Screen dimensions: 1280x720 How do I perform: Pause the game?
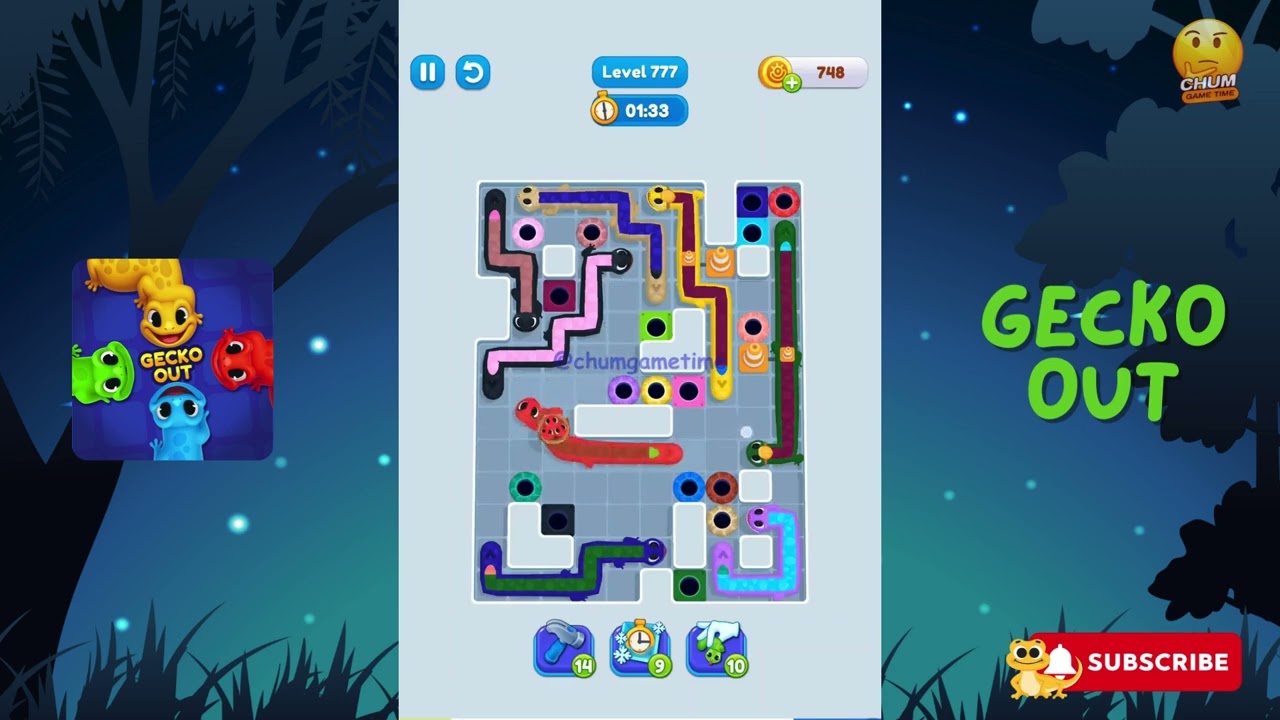coord(427,73)
